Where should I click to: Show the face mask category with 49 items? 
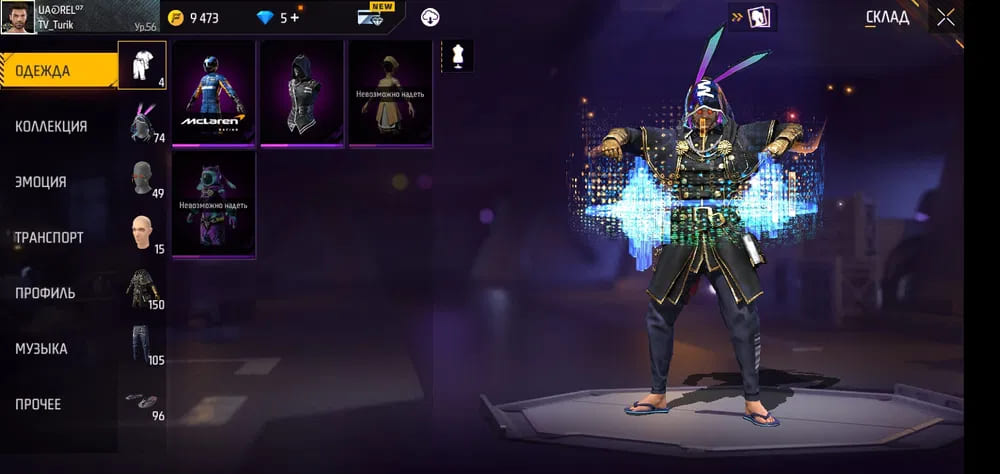tap(142, 180)
